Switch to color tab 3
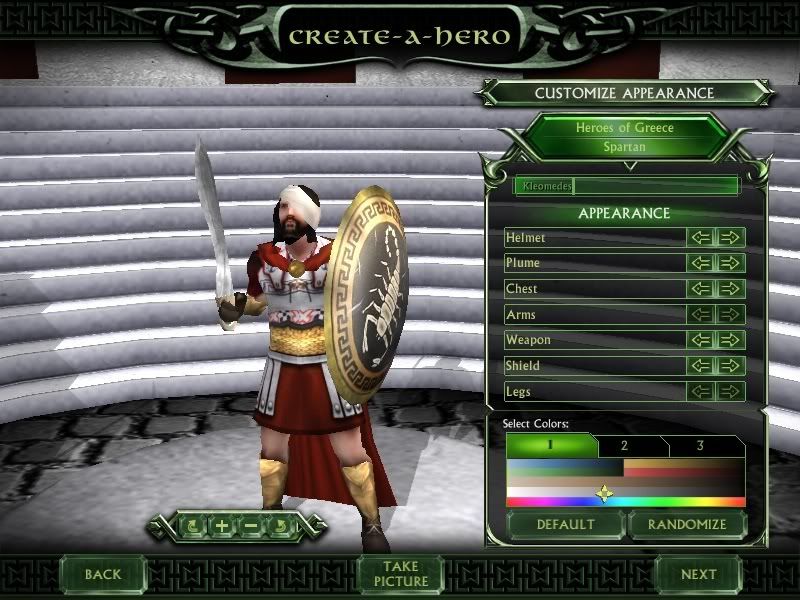The image size is (800, 600). [701, 446]
